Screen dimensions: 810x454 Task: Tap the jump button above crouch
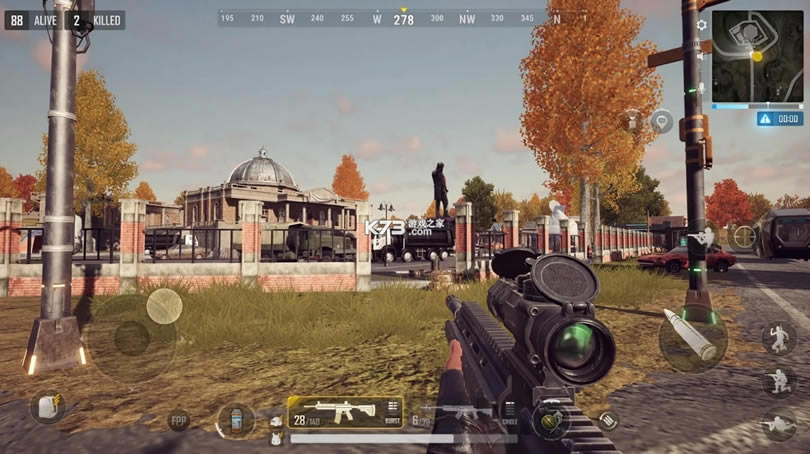click(x=778, y=338)
